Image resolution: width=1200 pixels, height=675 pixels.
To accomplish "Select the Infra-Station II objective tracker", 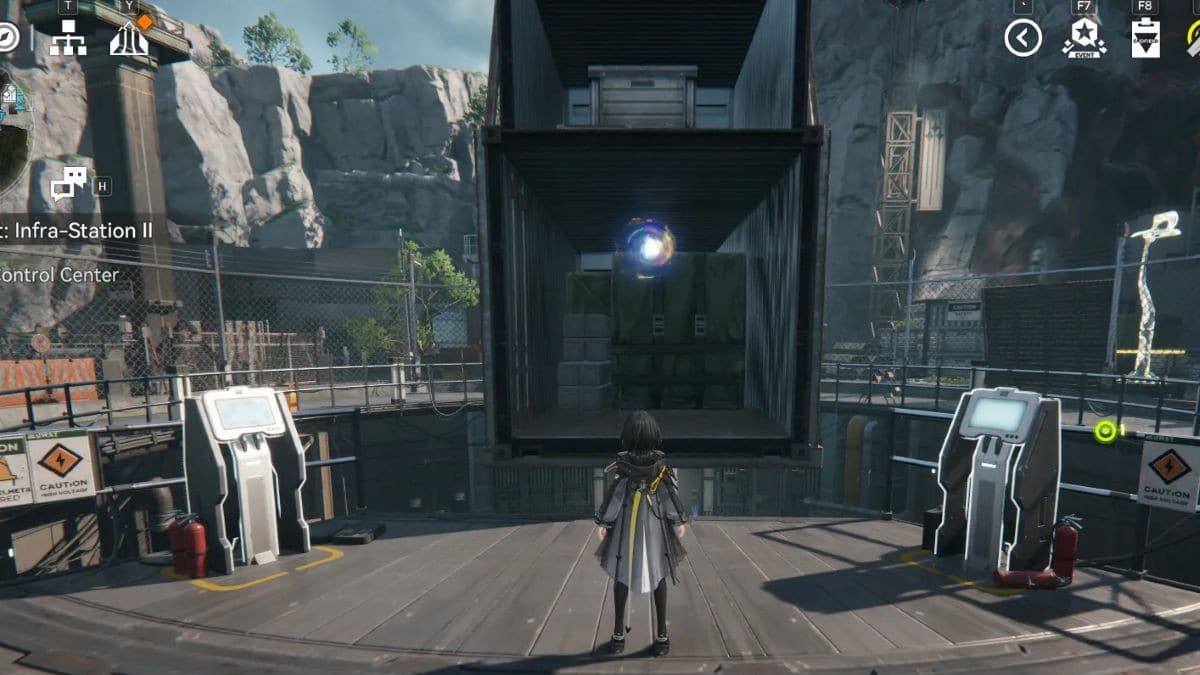I will pyautogui.click(x=78, y=231).
